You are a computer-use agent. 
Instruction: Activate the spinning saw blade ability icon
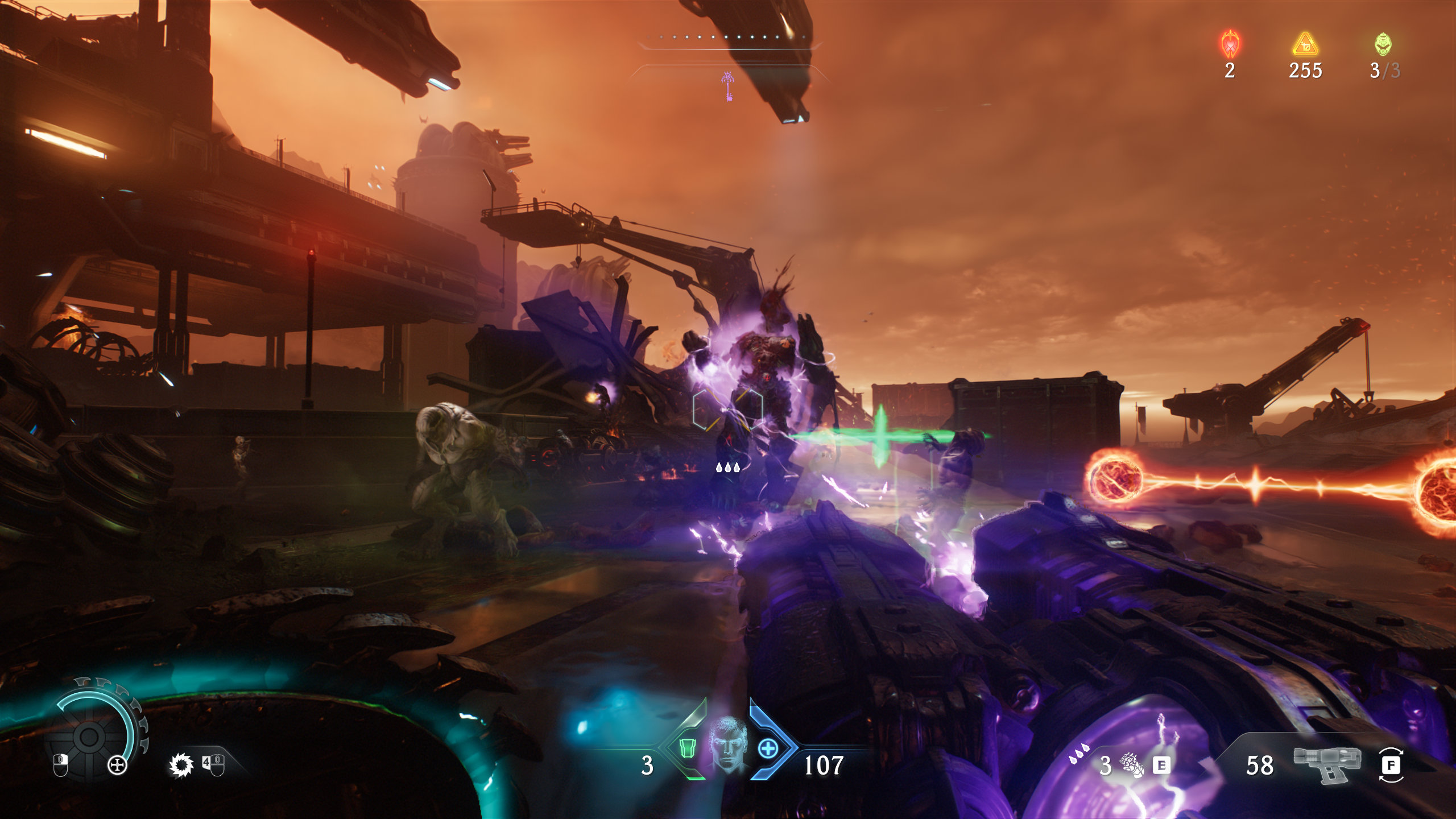click(x=181, y=765)
